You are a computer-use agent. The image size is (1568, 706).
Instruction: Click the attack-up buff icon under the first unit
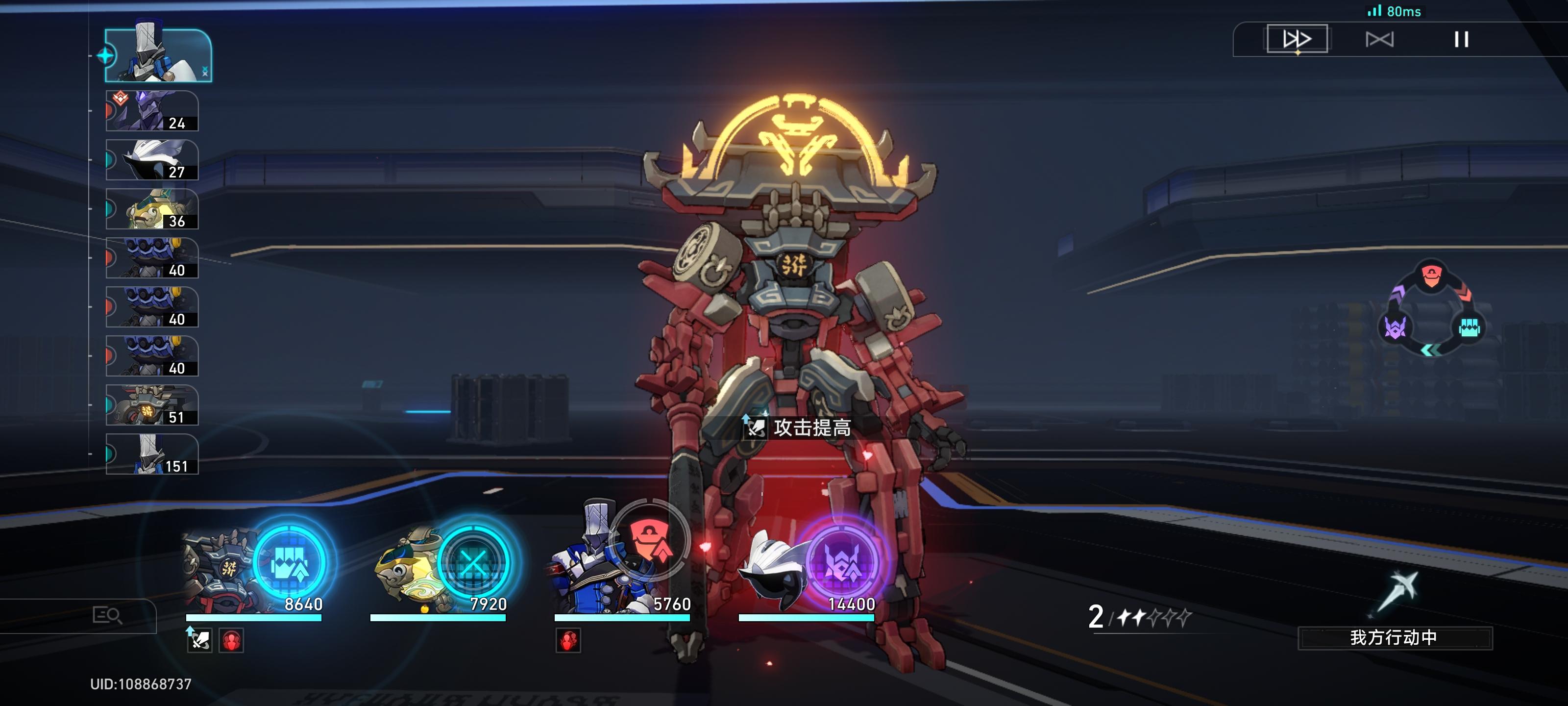coord(199,640)
